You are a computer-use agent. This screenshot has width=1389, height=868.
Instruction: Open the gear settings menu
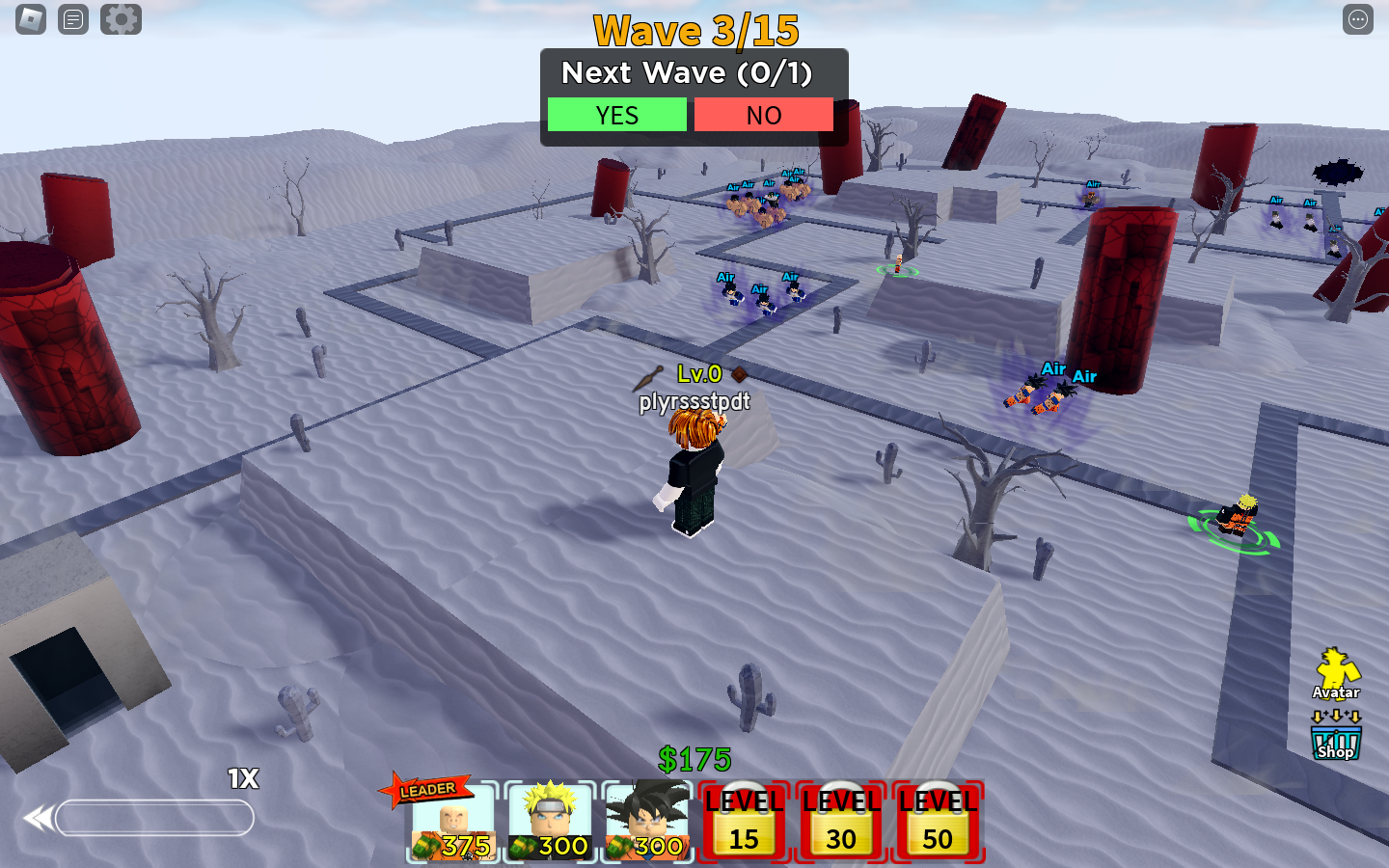click(121, 19)
